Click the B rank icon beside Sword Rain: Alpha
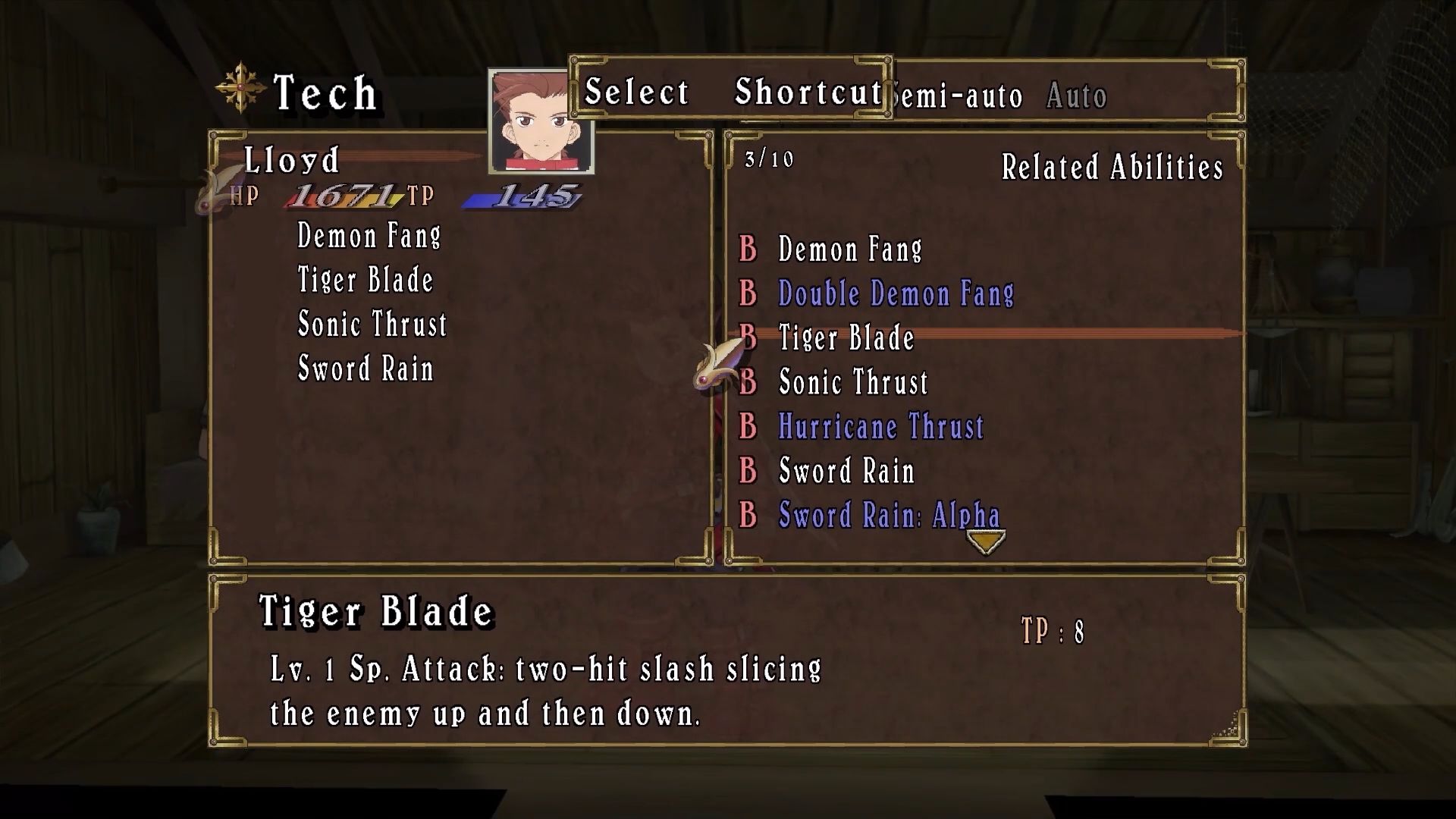The height and width of the screenshot is (819, 1456). (748, 515)
